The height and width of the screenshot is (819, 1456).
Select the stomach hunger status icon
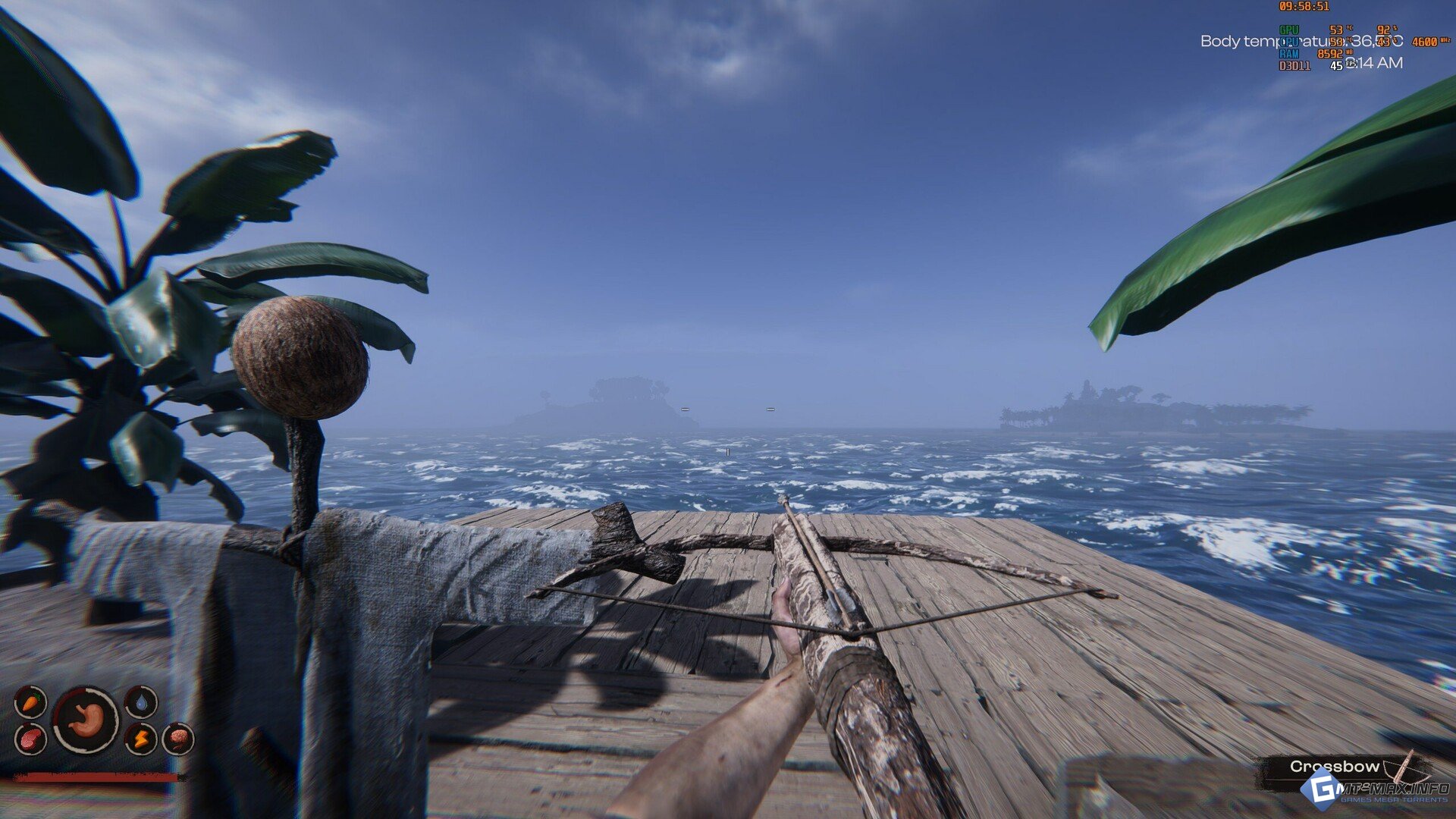(86, 720)
